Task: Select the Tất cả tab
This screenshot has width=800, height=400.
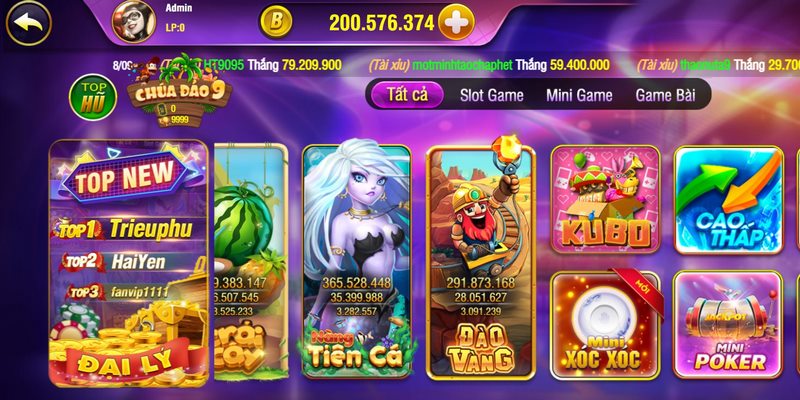Action: [x=406, y=96]
